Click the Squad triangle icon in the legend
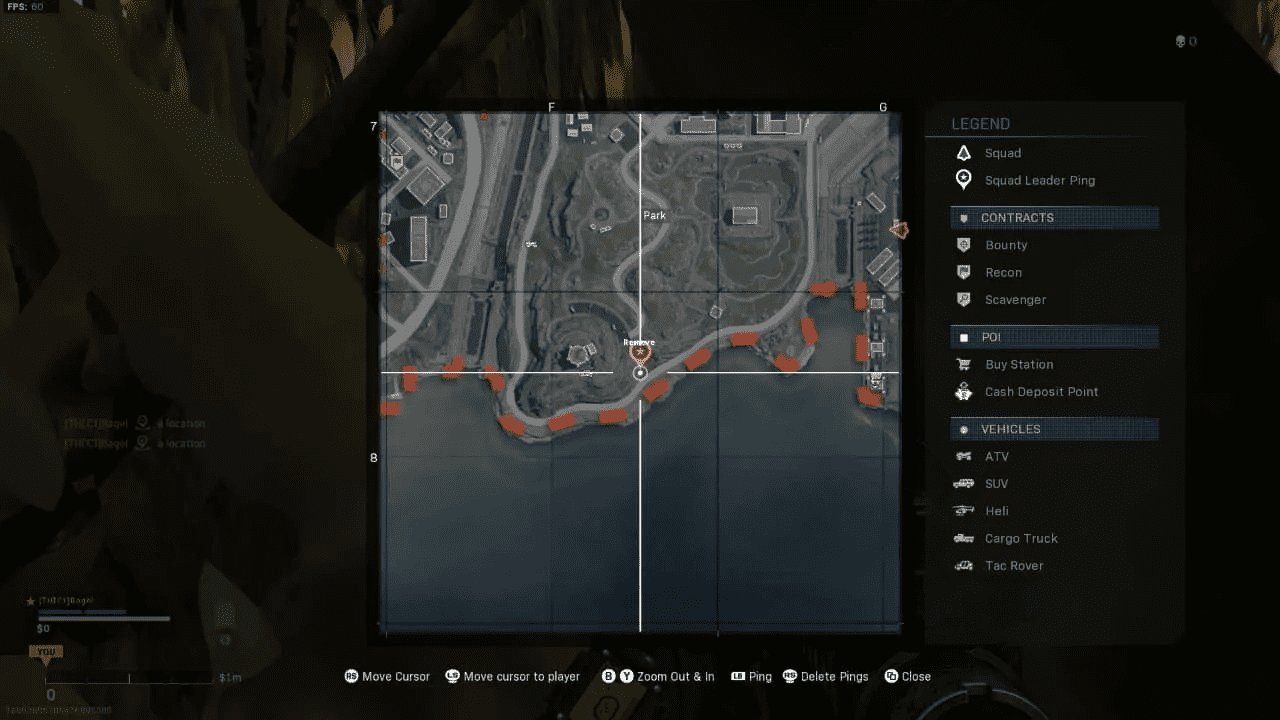This screenshot has height=720, width=1280. click(963, 152)
